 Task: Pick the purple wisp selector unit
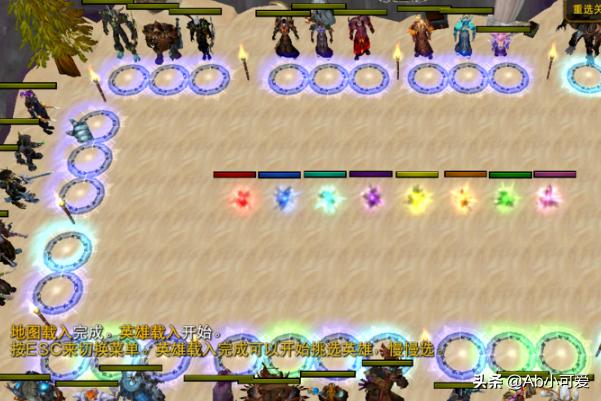[371, 197]
